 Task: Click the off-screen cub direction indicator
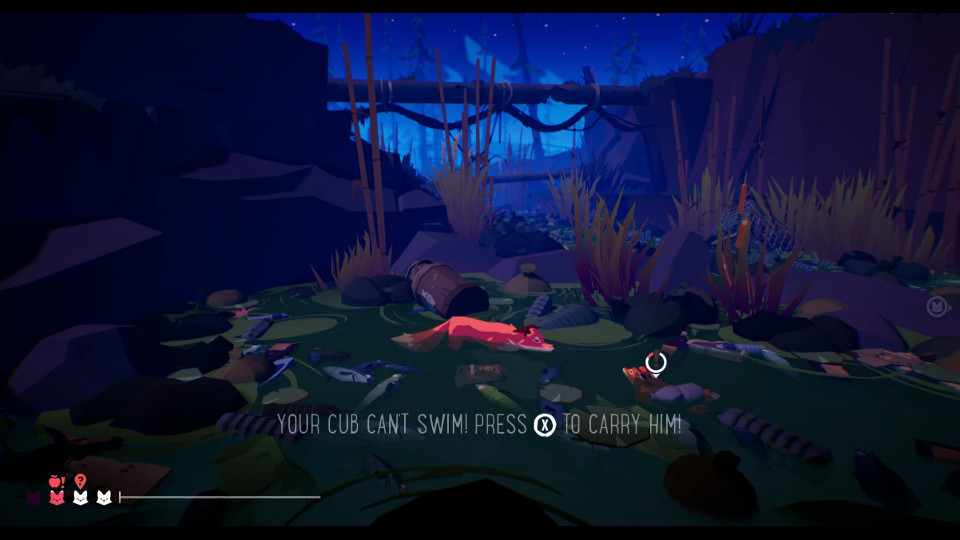pos(937,305)
